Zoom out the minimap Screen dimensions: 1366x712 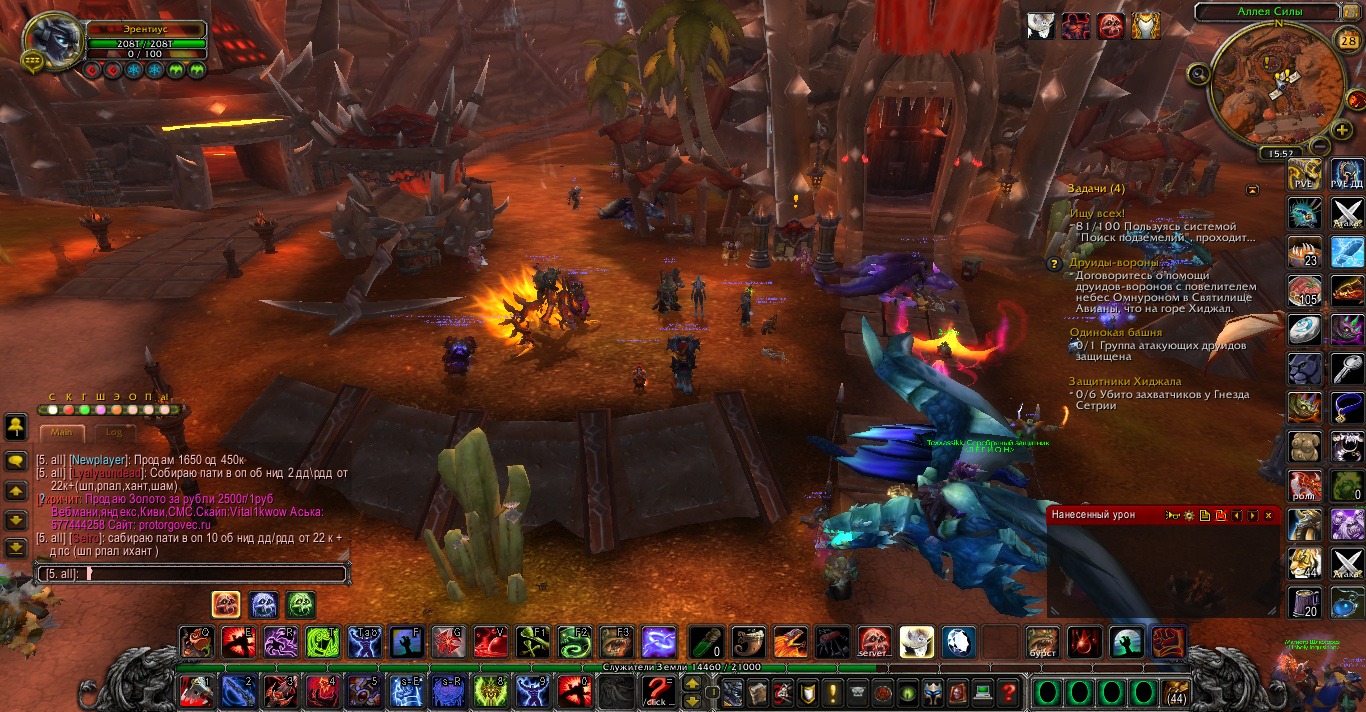pyautogui.click(x=1318, y=145)
